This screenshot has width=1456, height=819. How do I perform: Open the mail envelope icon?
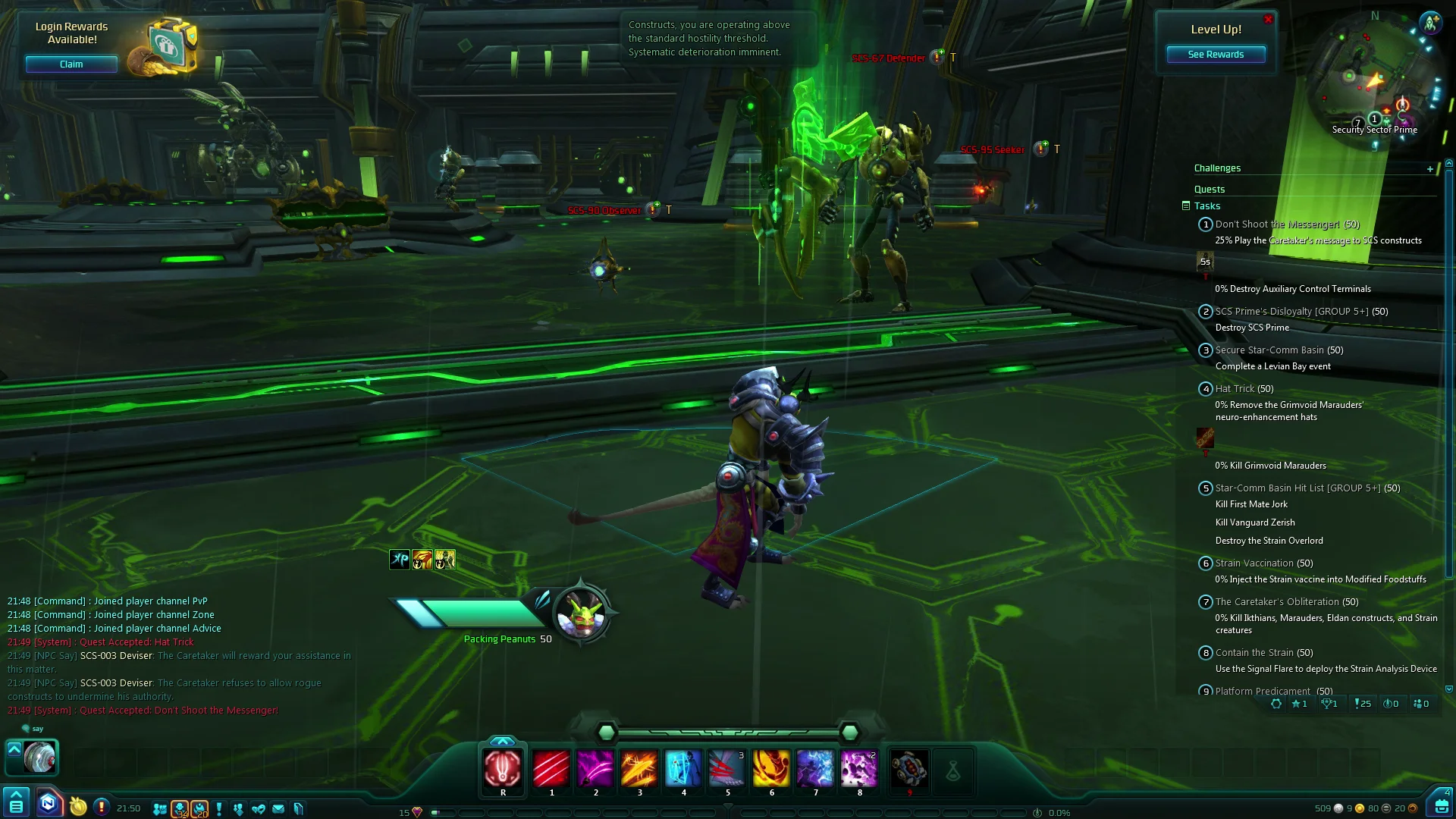point(278,809)
